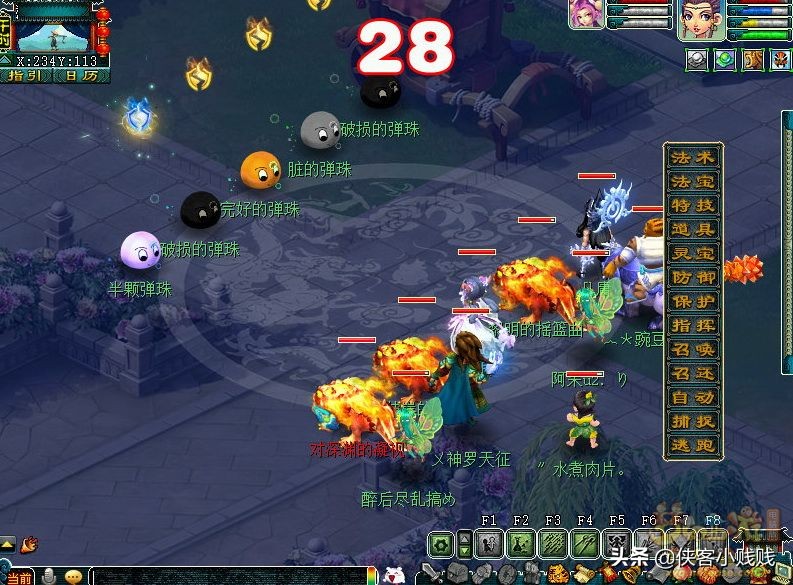Select the 防御 defend command
This screenshot has height=585, width=793.
[x=693, y=278]
